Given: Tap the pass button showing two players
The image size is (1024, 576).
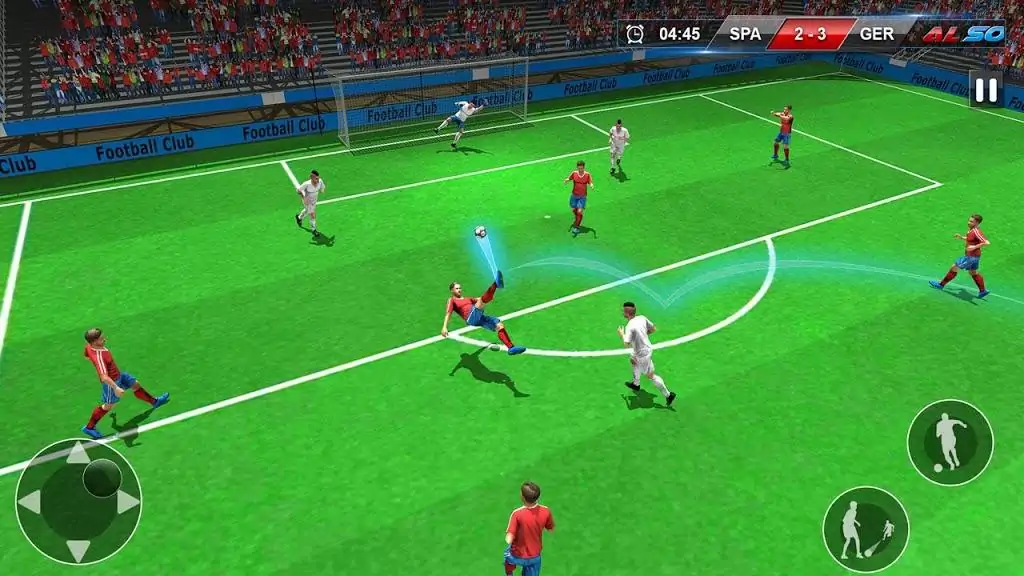Looking at the screenshot, I should click(865, 529).
